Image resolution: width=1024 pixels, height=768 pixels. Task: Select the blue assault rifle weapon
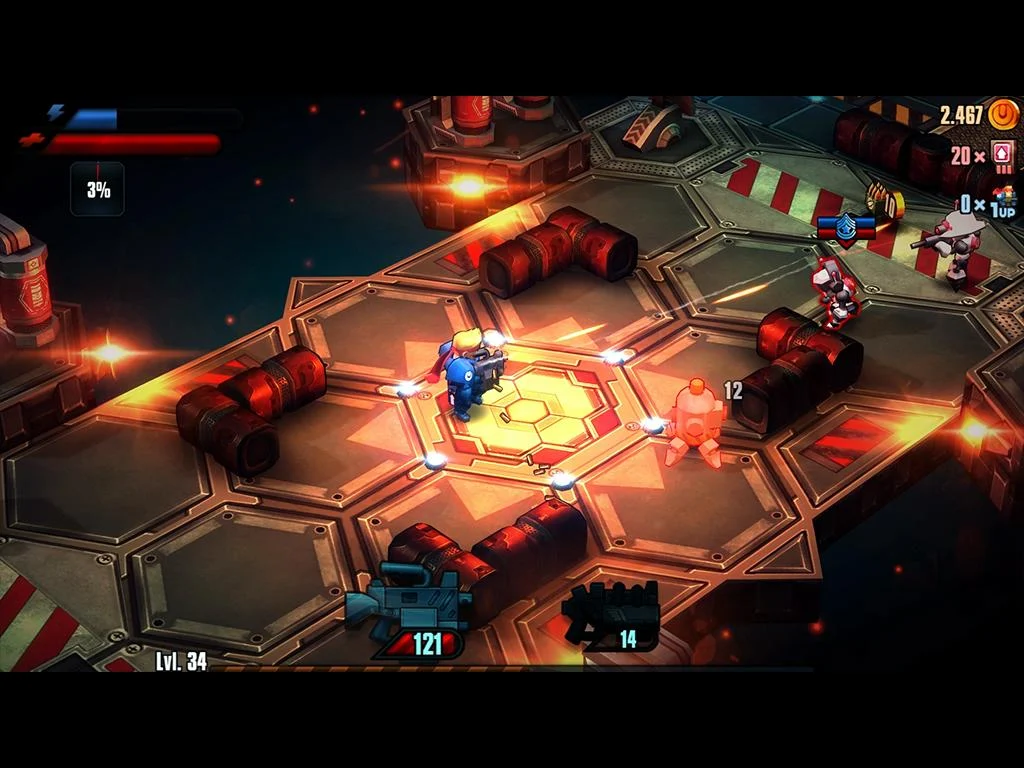pos(409,603)
